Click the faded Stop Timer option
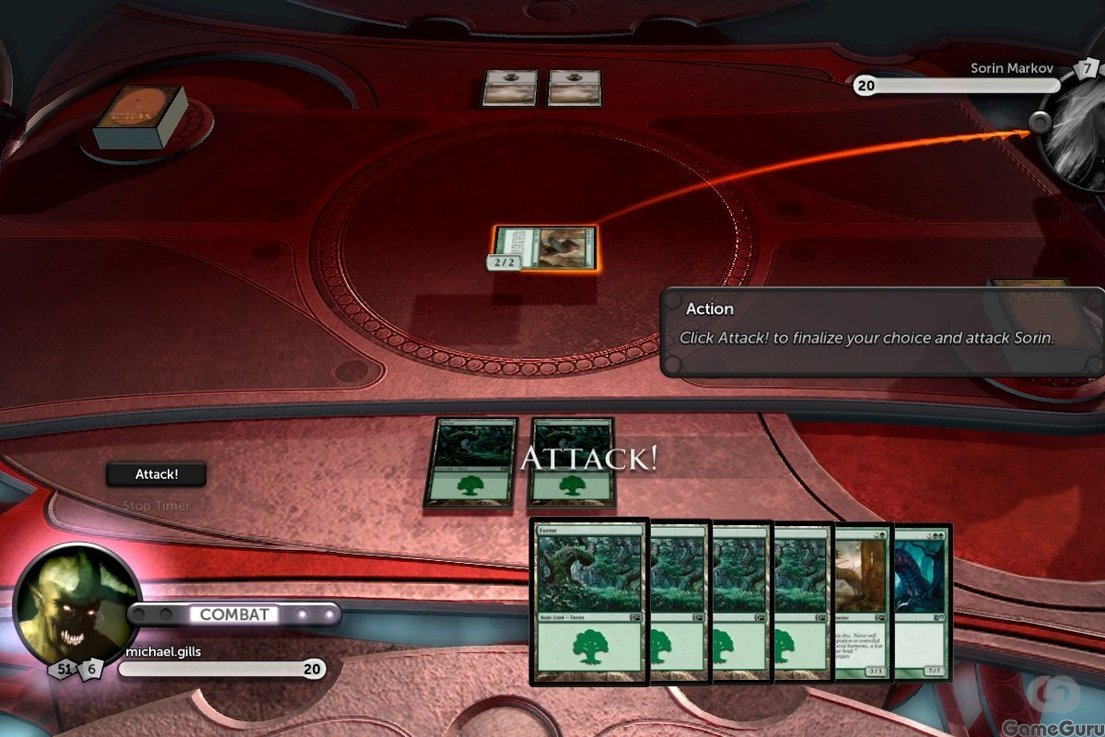Screen dimensions: 1105x737 coord(156,506)
